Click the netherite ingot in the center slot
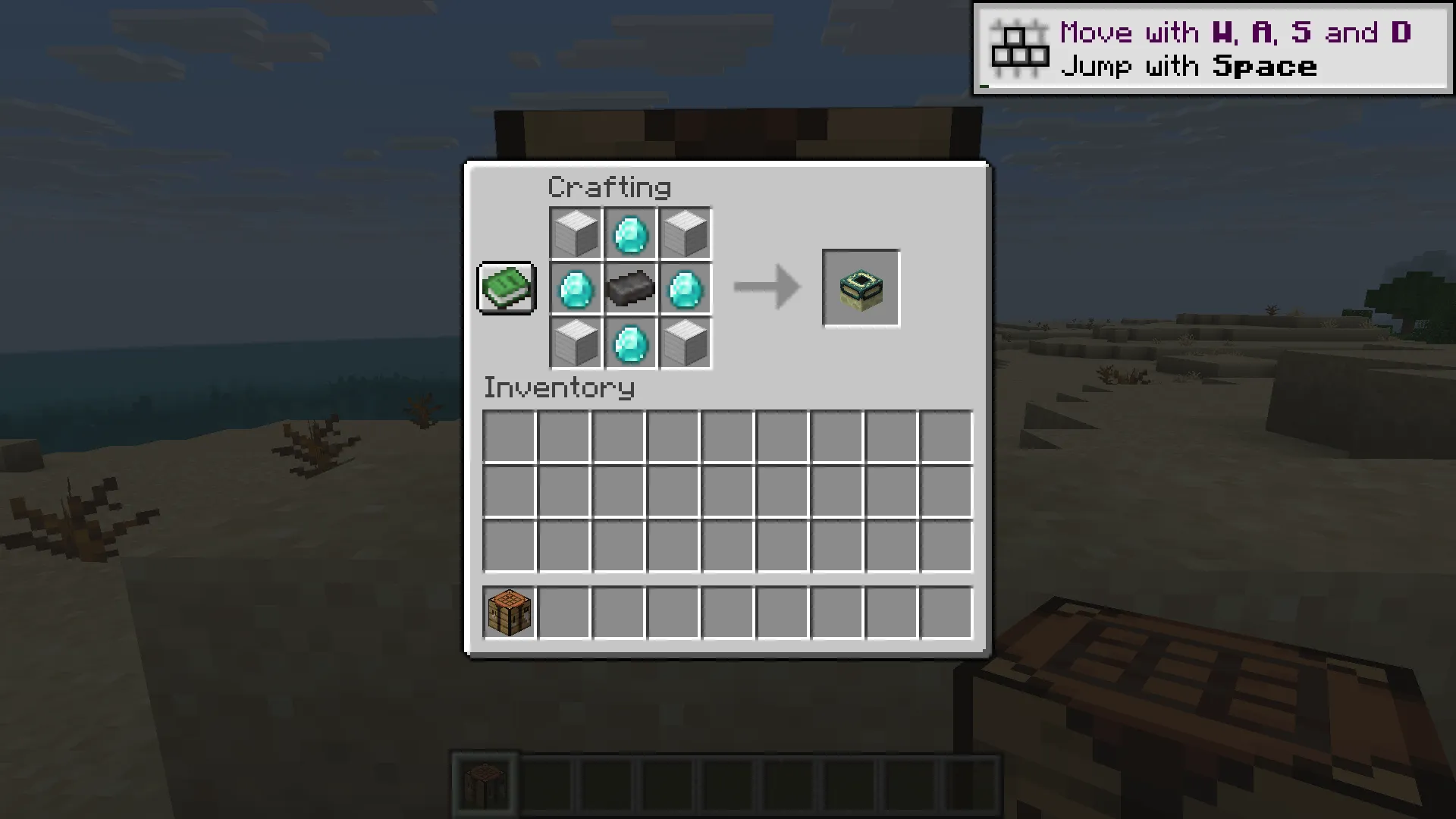The image size is (1456, 819). pyautogui.click(x=630, y=288)
